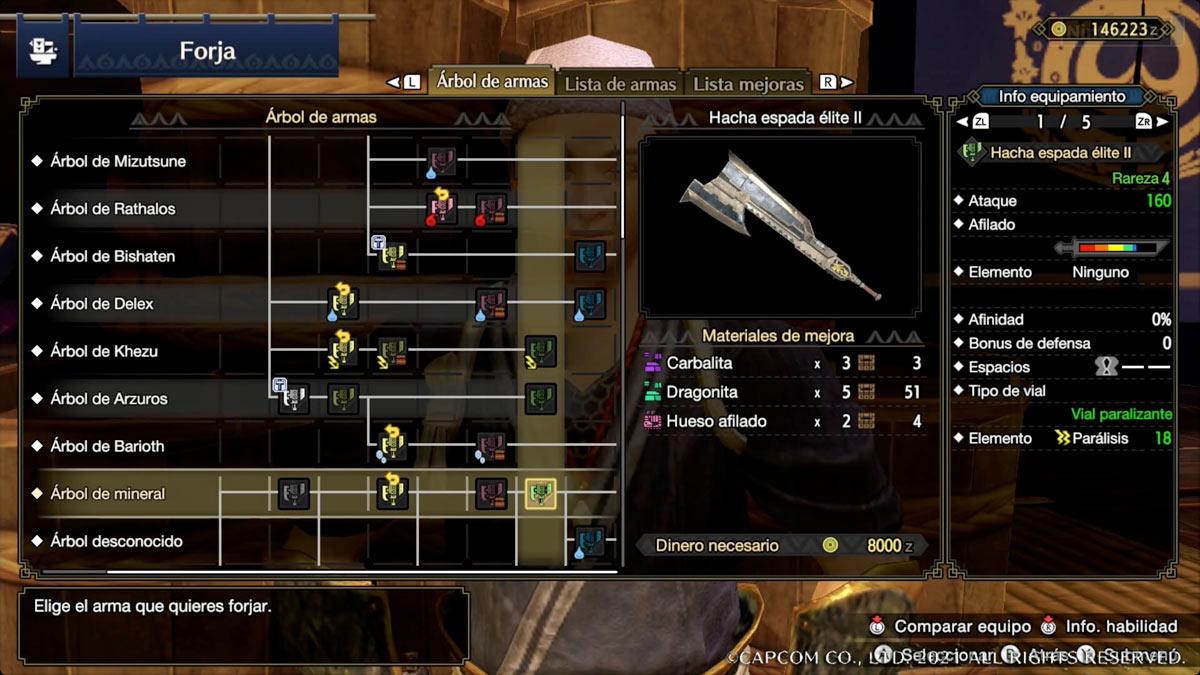Viewport: 1200px width, 675px height.
Task: Select the Árbol de Bishaten row
Action: (112, 256)
